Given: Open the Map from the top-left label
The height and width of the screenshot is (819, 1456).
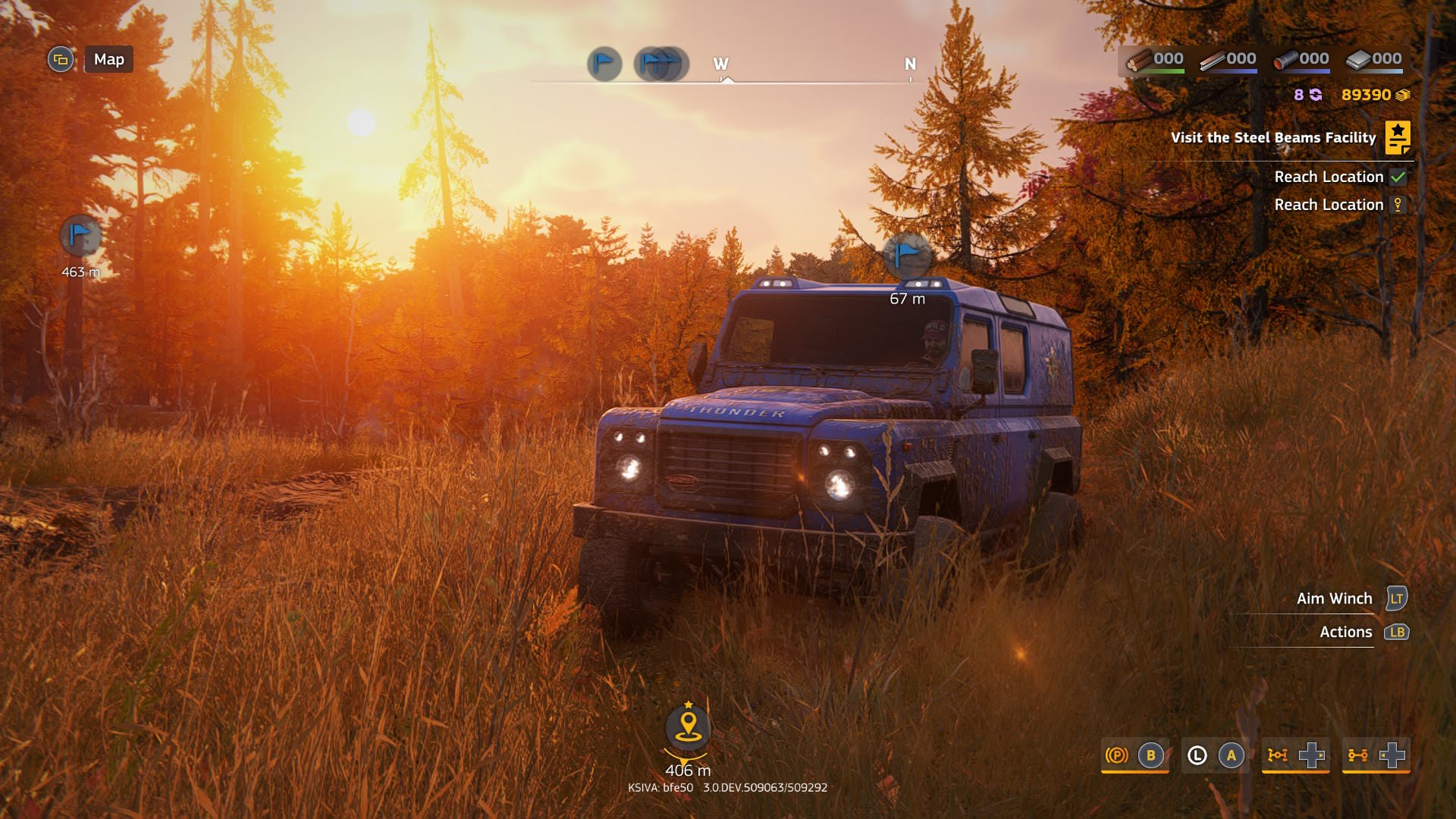Looking at the screenshot, I should (x=108, y=59).
